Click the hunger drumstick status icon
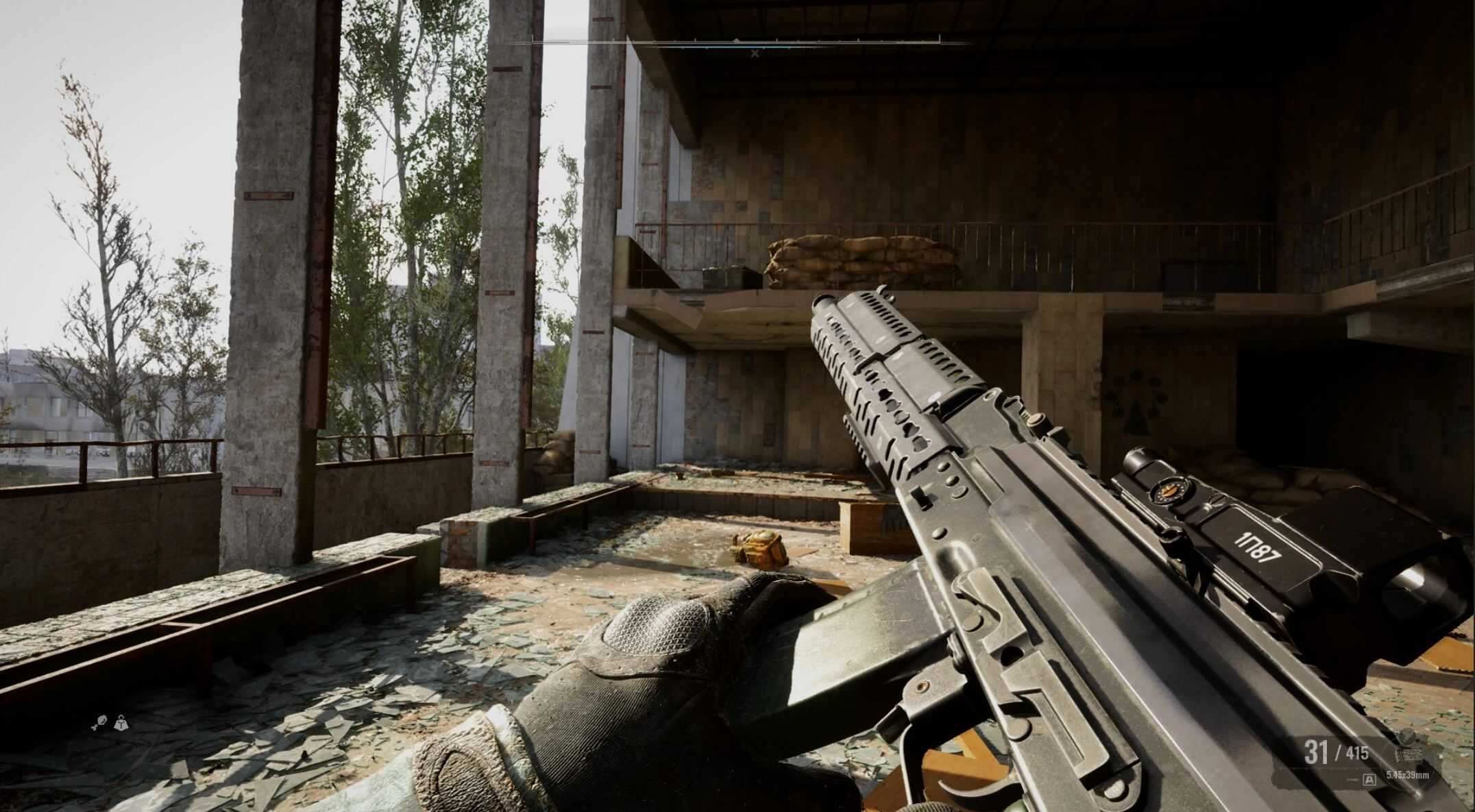The width and height of the screenshot is (1475, 812). [x=101, y=721]
